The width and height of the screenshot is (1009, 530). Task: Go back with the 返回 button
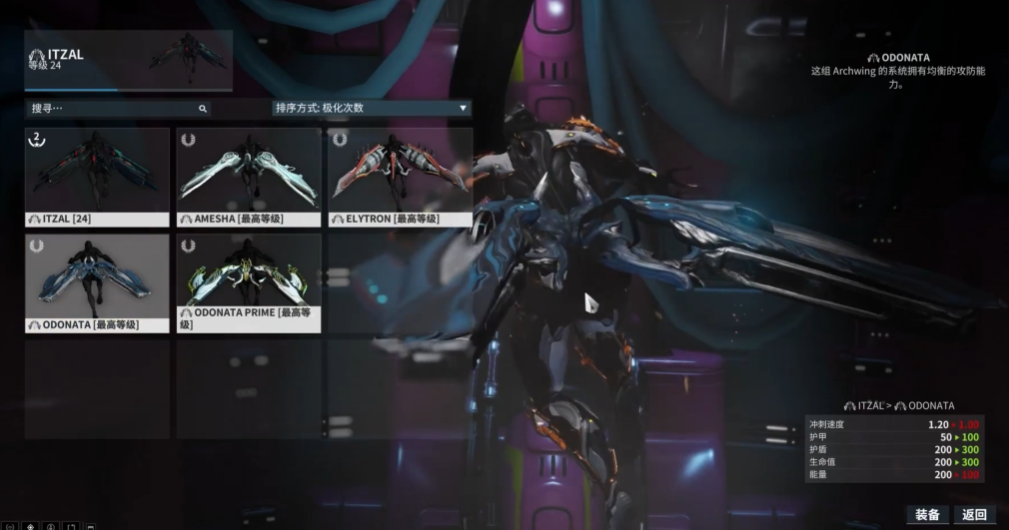tap(975, 515)
